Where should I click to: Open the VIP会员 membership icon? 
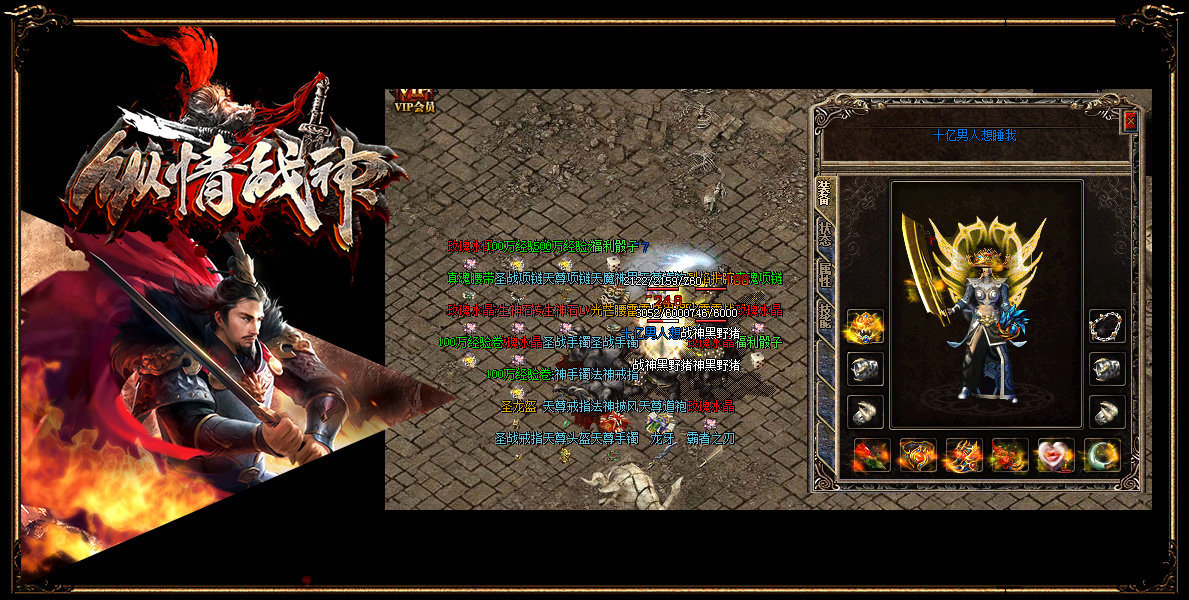(x=413, y=100)
